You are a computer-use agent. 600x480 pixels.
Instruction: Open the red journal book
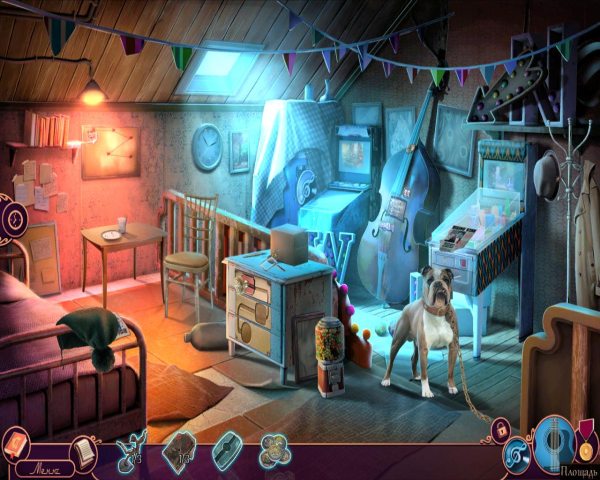(17, 441)
